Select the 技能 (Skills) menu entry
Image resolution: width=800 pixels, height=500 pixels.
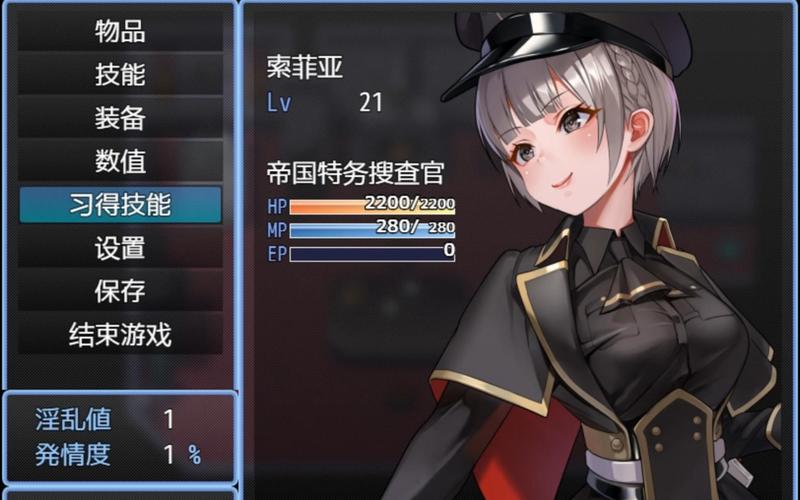pos(120,75)
